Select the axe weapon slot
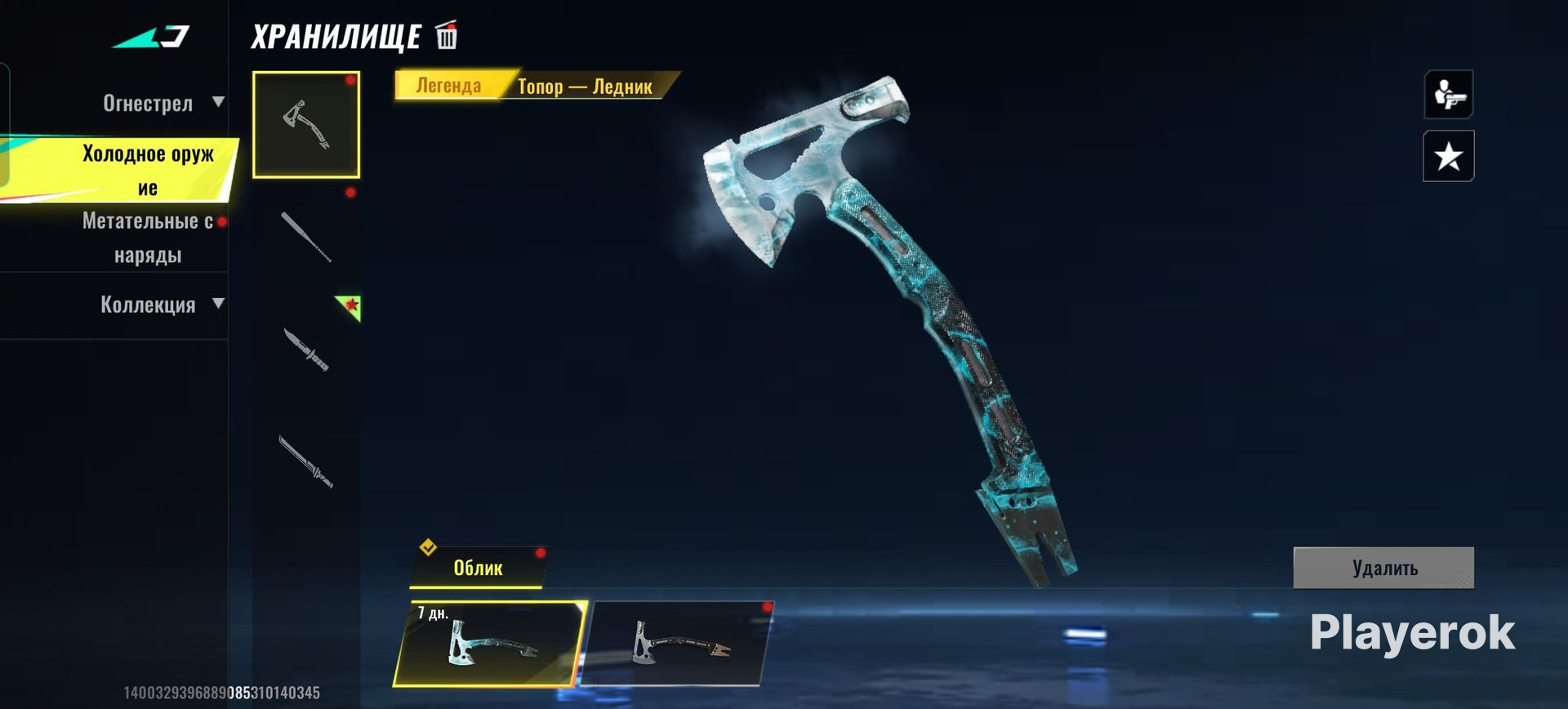1568x709 pixels. click(x=306, y=124)
